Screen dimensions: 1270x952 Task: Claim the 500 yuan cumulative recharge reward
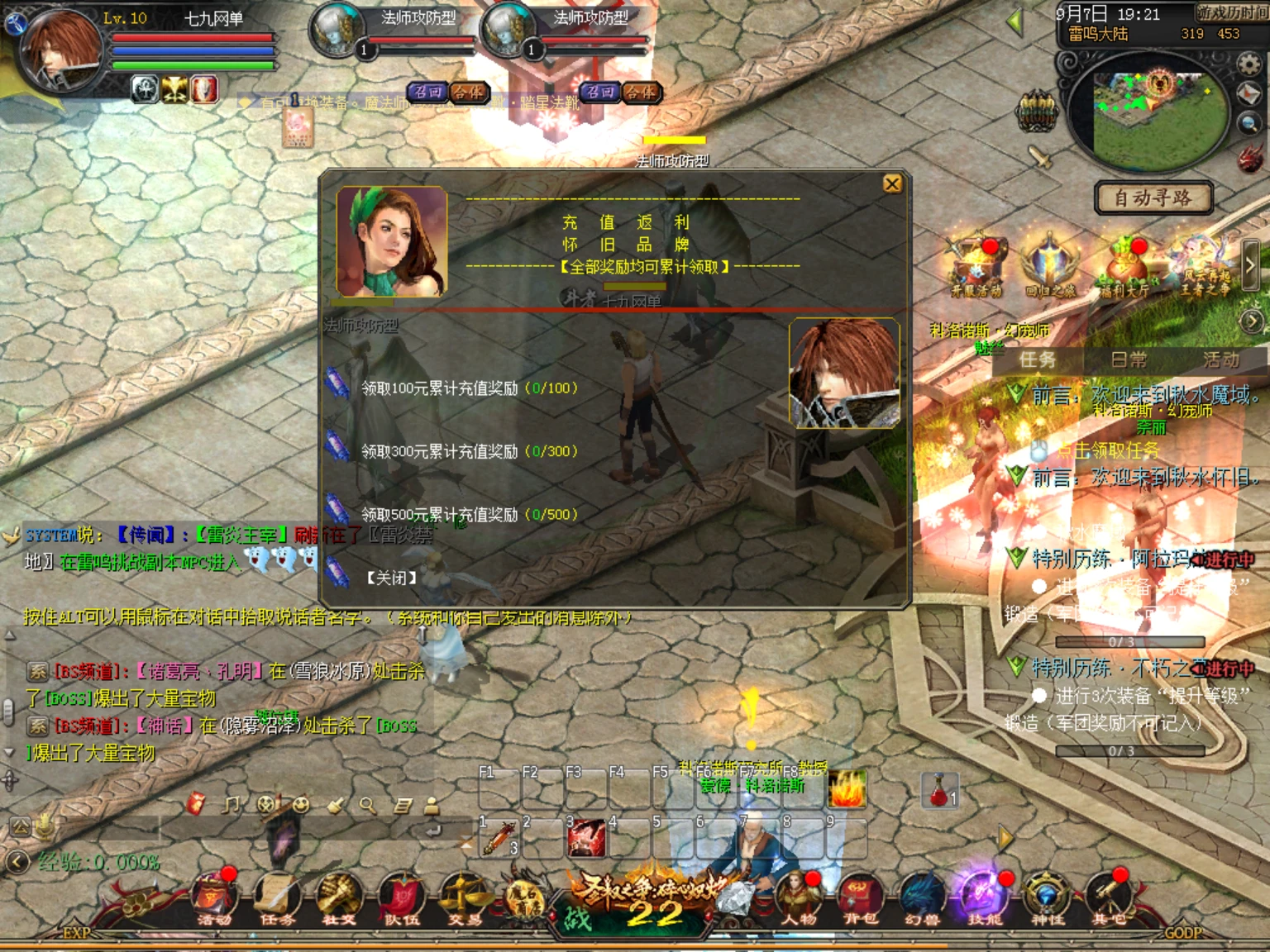click(x=468, y=514)
